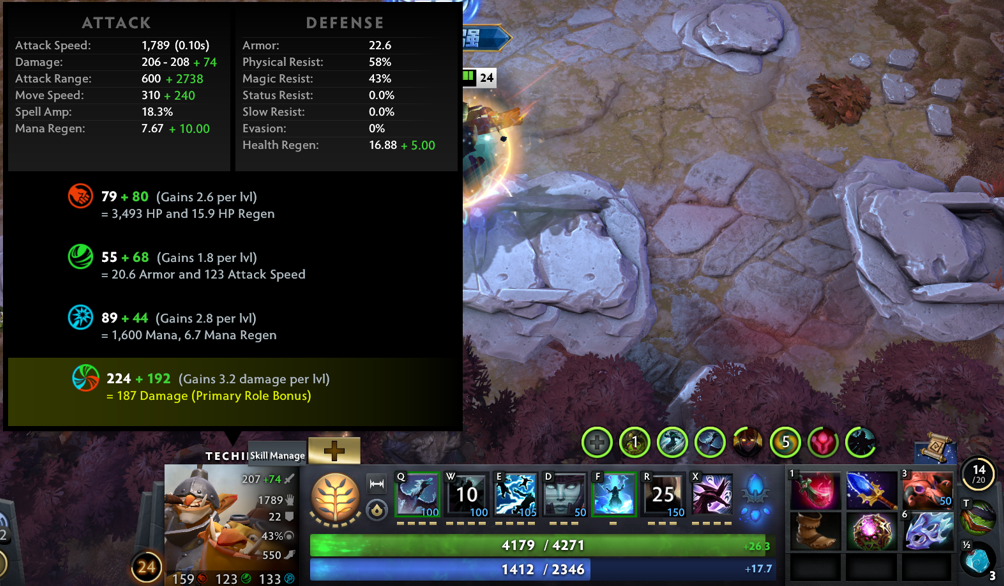
Task: Activate the F lightning caster ability
Action: tap(614, 496)
